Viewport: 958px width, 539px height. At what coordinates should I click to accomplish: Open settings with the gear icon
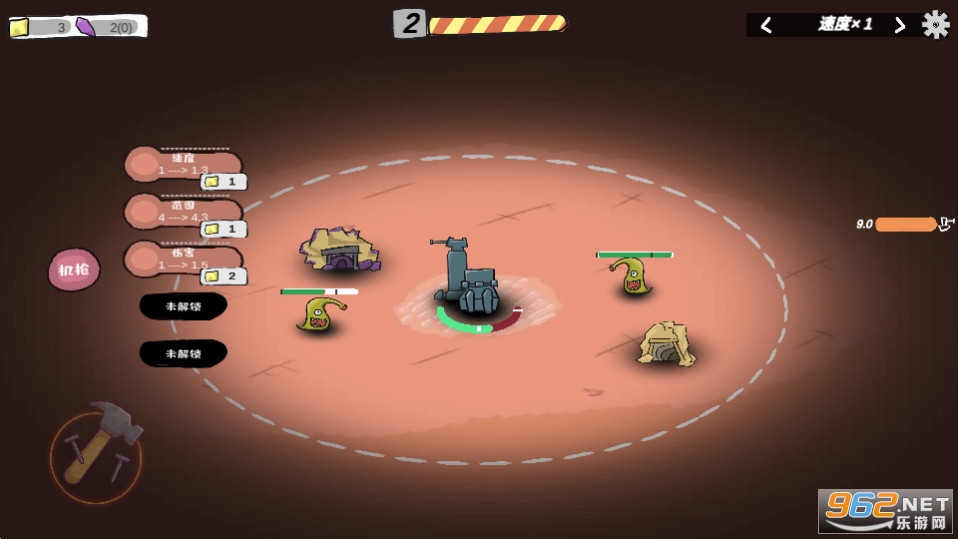pos(936,25)
